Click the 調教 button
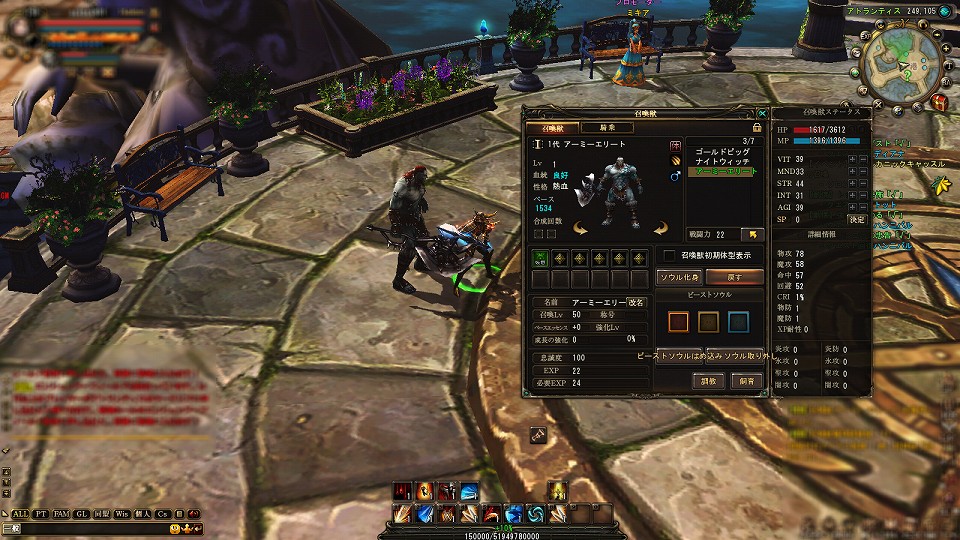This screenshot has height=540, width=960. tap(707, 381)
